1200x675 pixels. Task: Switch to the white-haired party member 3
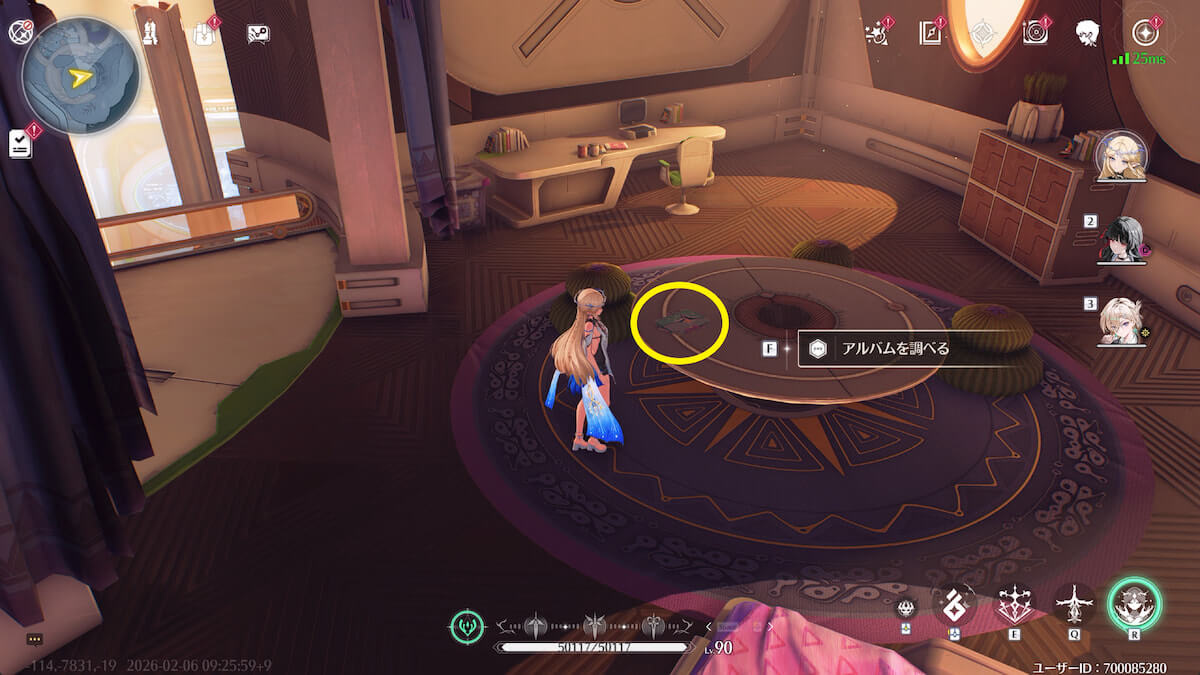1121,321
